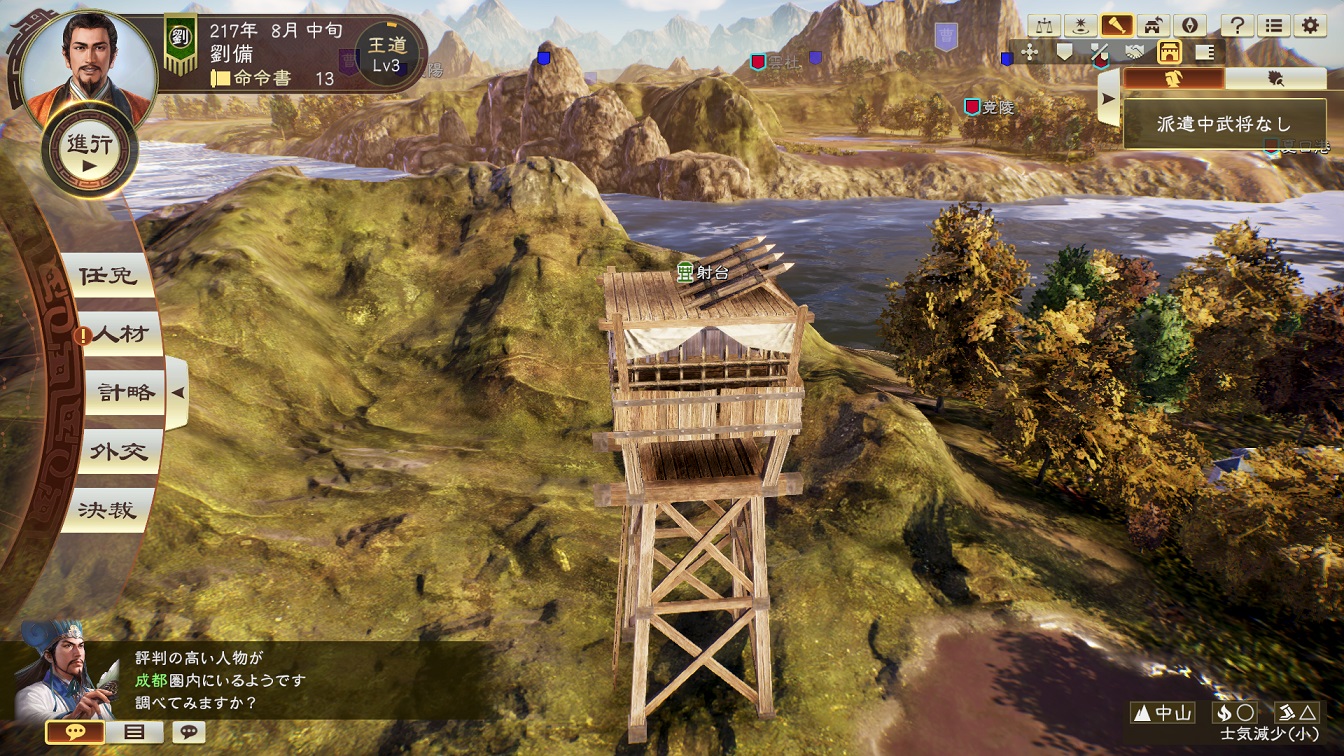The image size is (1344, 756).
Task: Show the list menu button
Action: 1273,26
